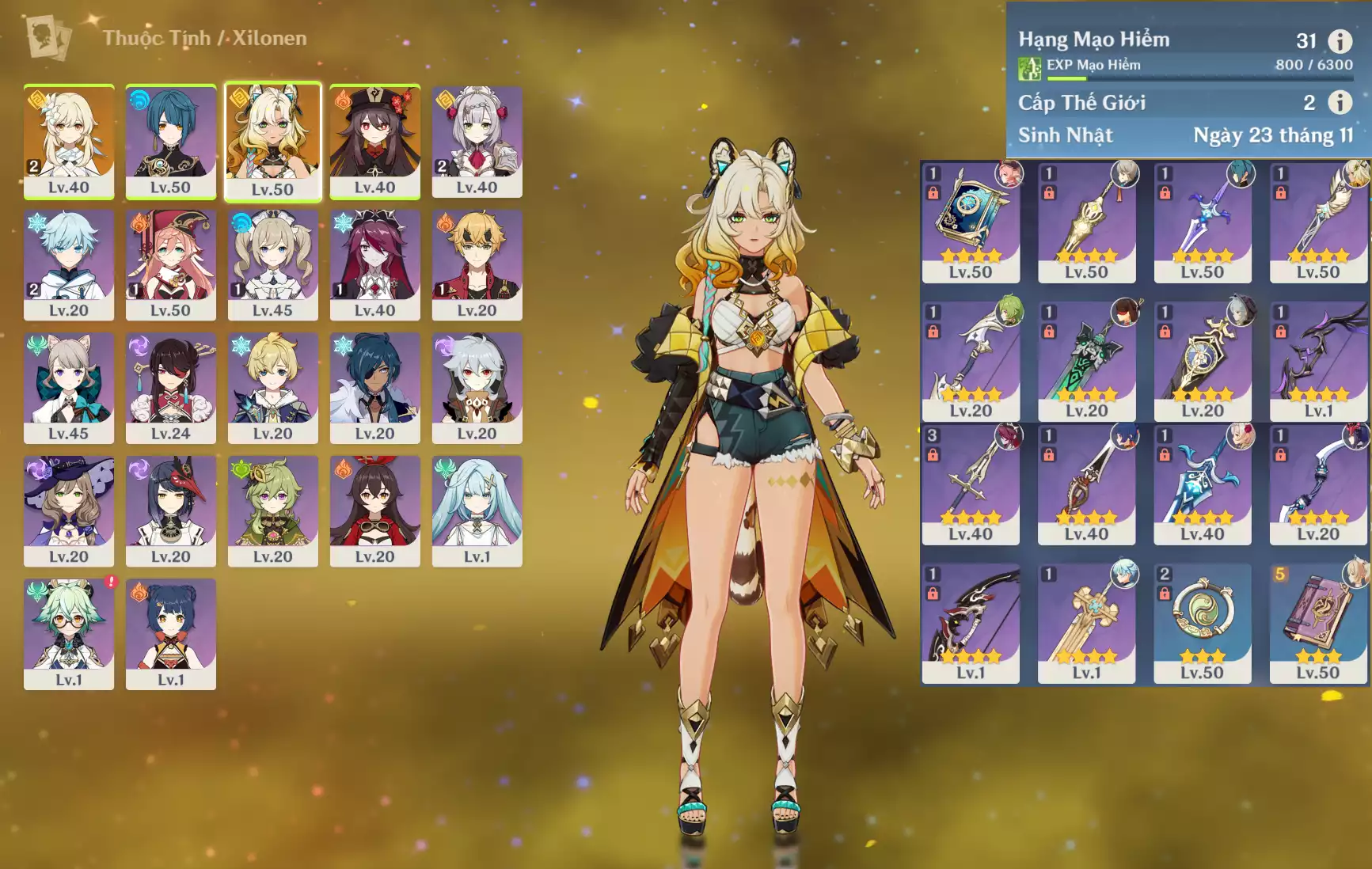Pick the blonde Traveler portrait
This screenshot has height=869, width=1372.
pyautogui.click(x=69, y=141)
